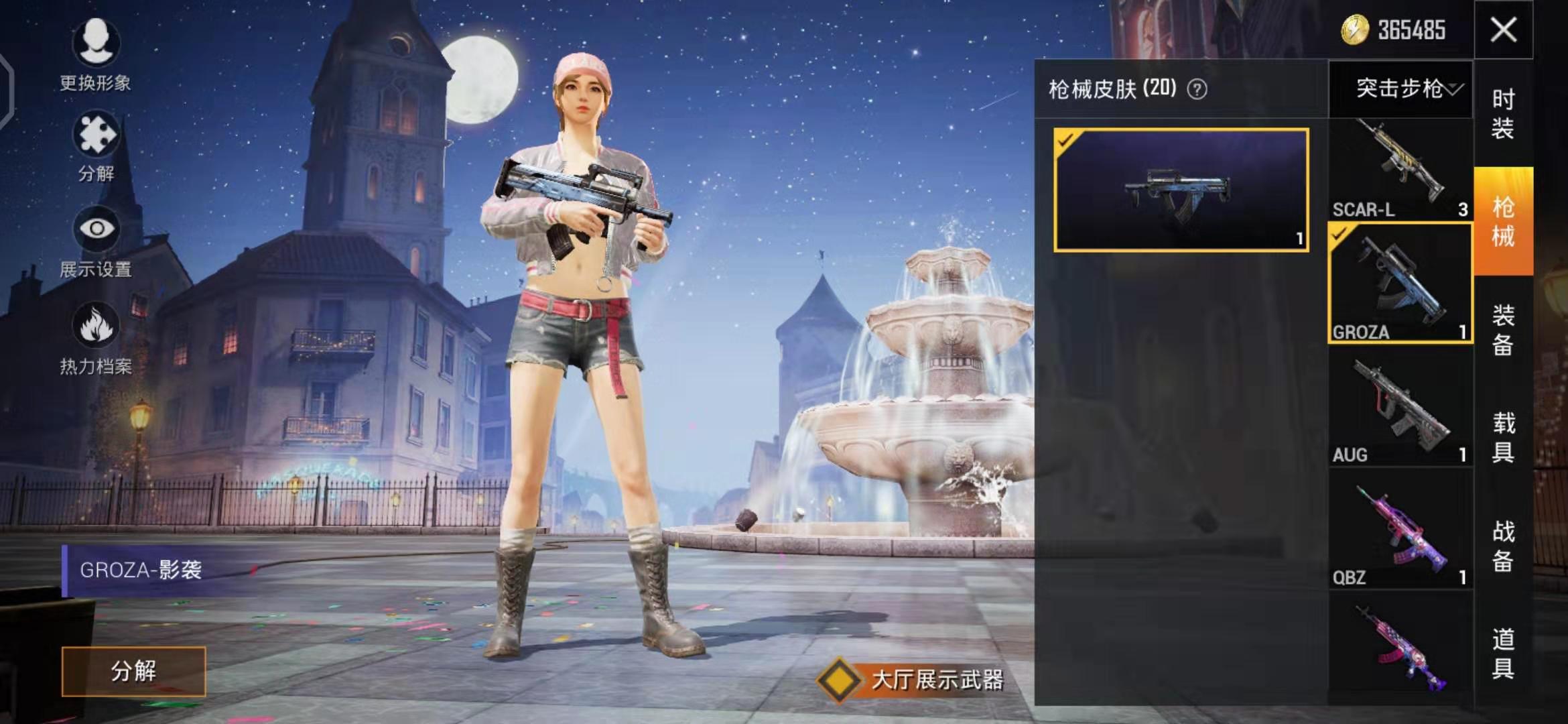1568x724 pixels.
Task: Open 更换形象 change appearance
Action: 96,52
